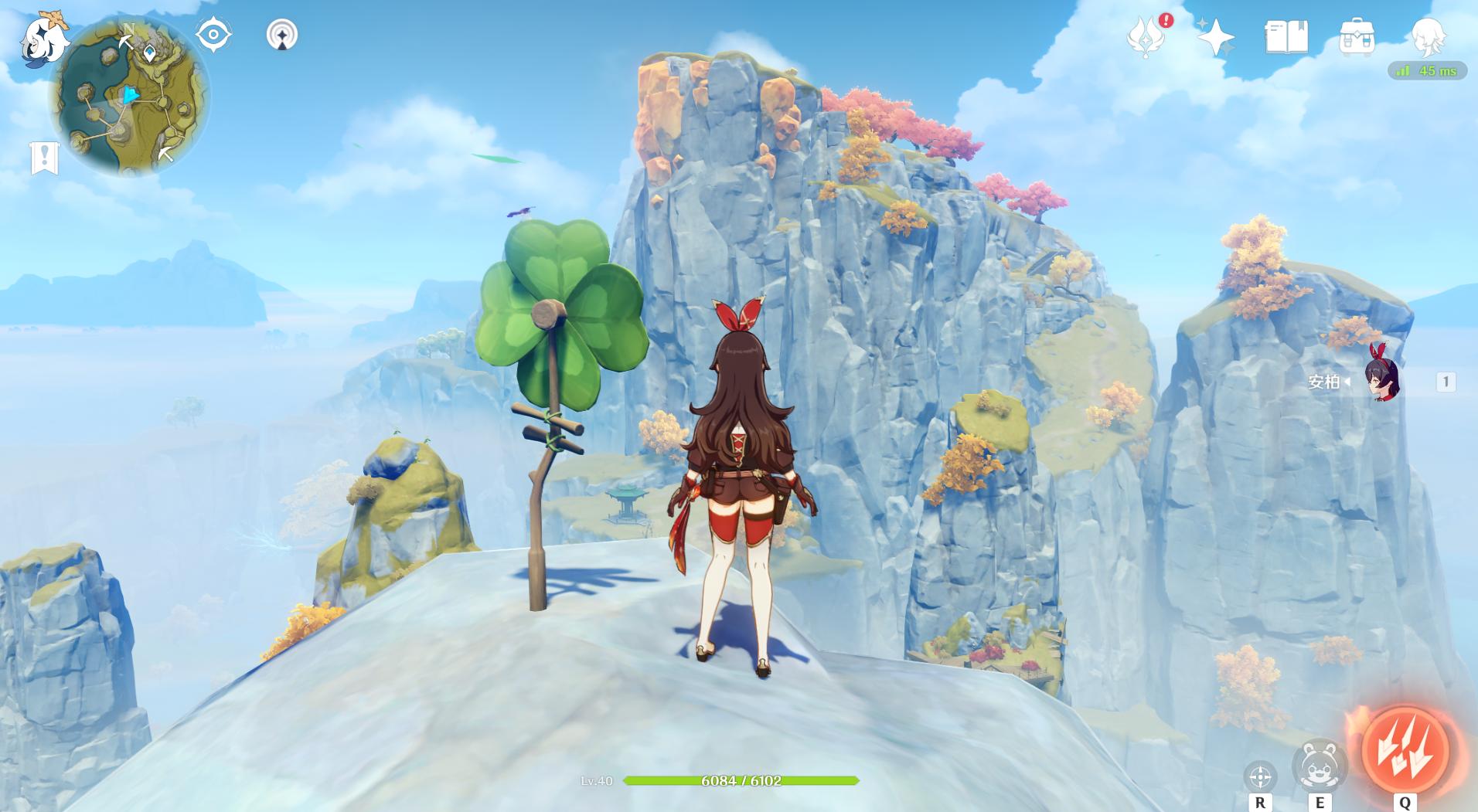Open the circular minimap
1478x812 pixels.
click(130, 97)
